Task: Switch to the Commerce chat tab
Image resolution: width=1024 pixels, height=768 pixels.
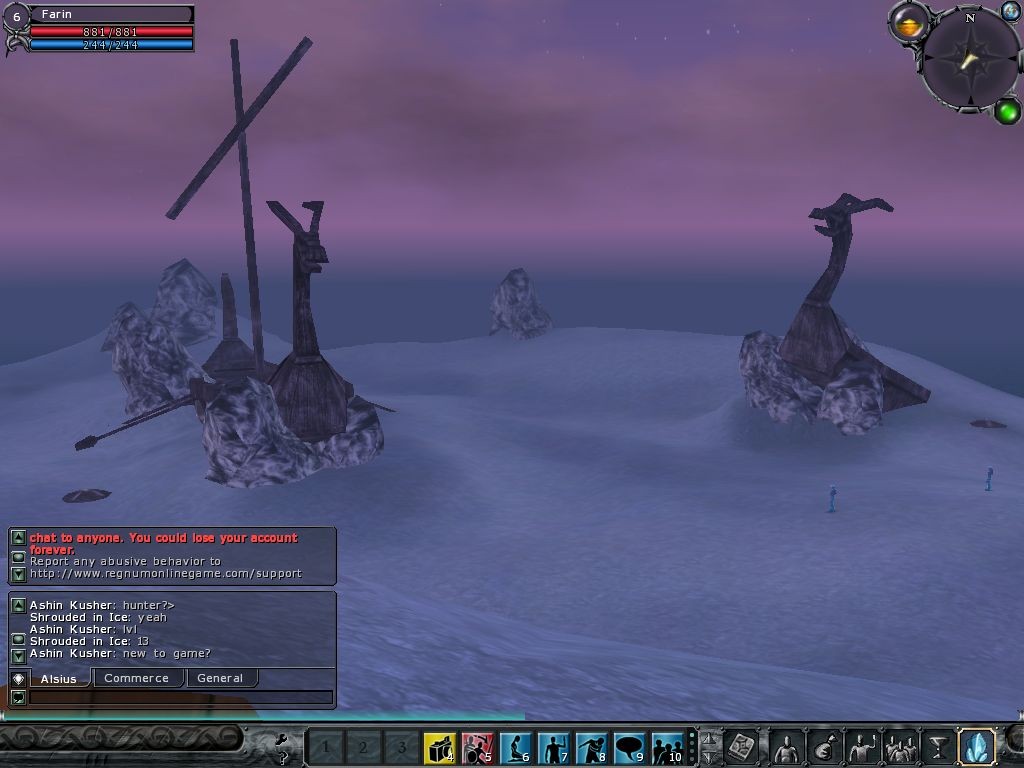Action: 137,678
